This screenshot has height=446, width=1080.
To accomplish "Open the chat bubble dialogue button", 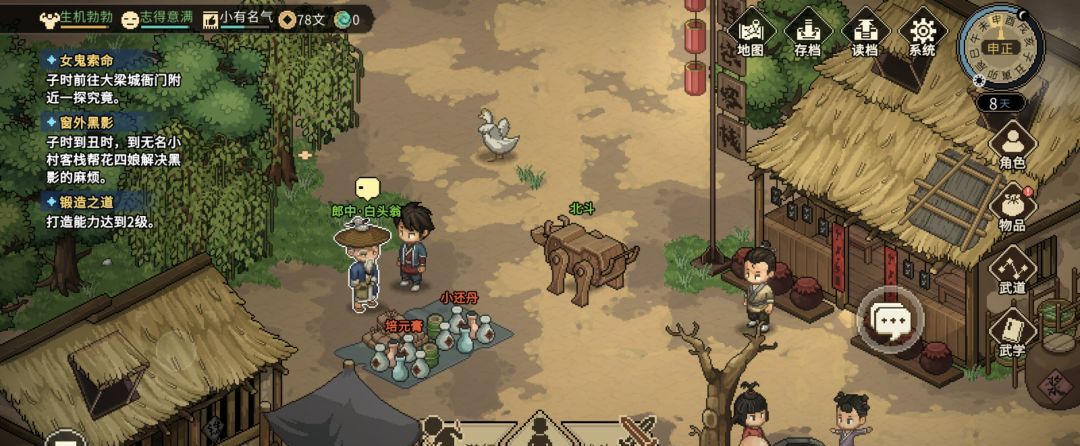I will (x=888, y=320).
